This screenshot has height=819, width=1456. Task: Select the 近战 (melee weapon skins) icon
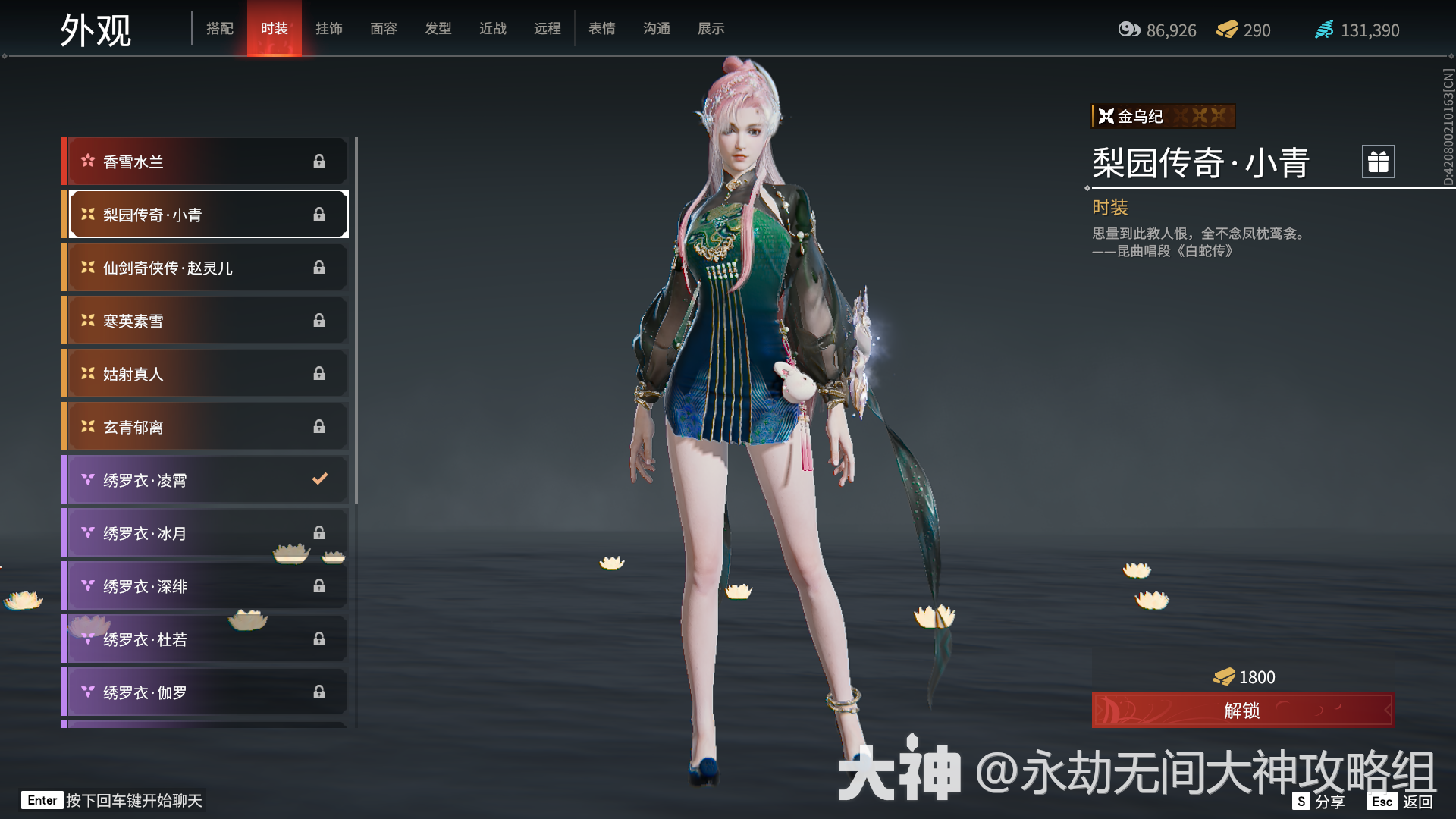click(493, 28)
